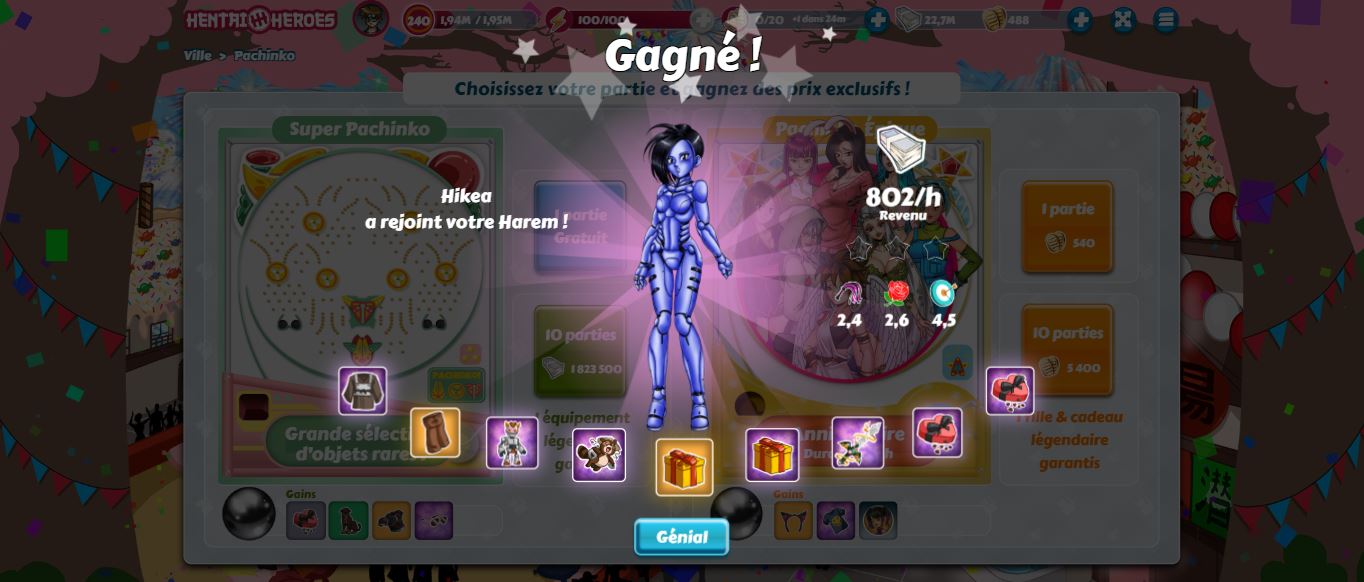Choose the armored figurine reward icon
Viewport: 1364px width, 582px height.
[x=512, y=443]
